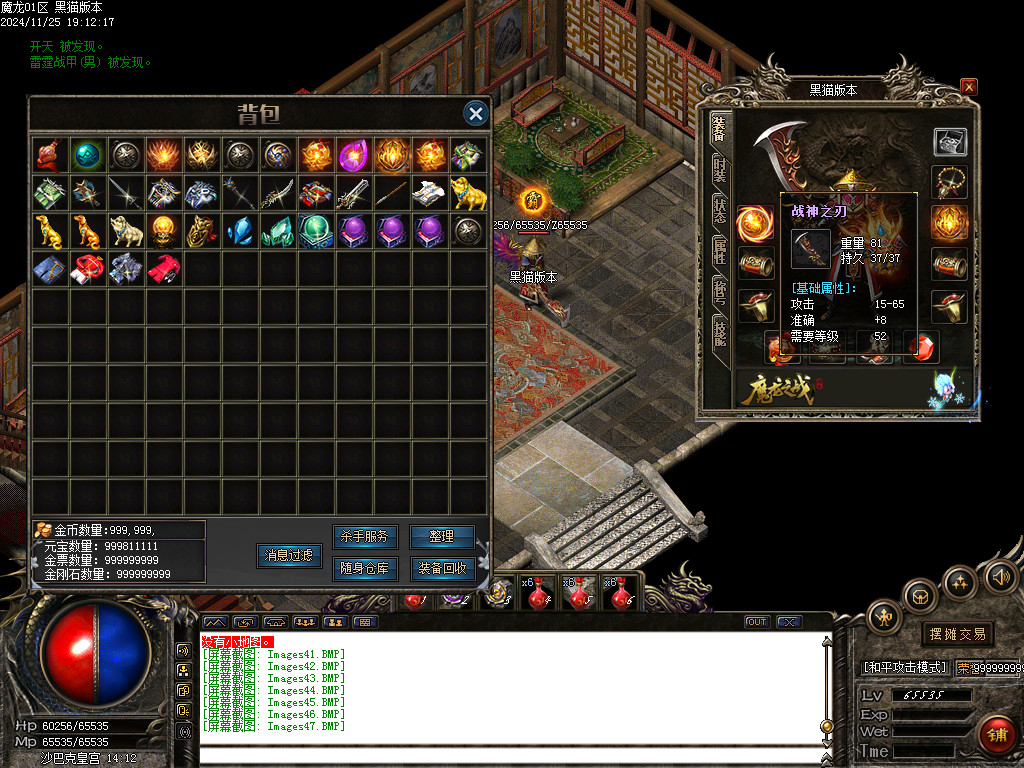Click the round red 铺 shop button
Image resolution: width=1024 pixels, height=768 pixels.
click(996, 733)
